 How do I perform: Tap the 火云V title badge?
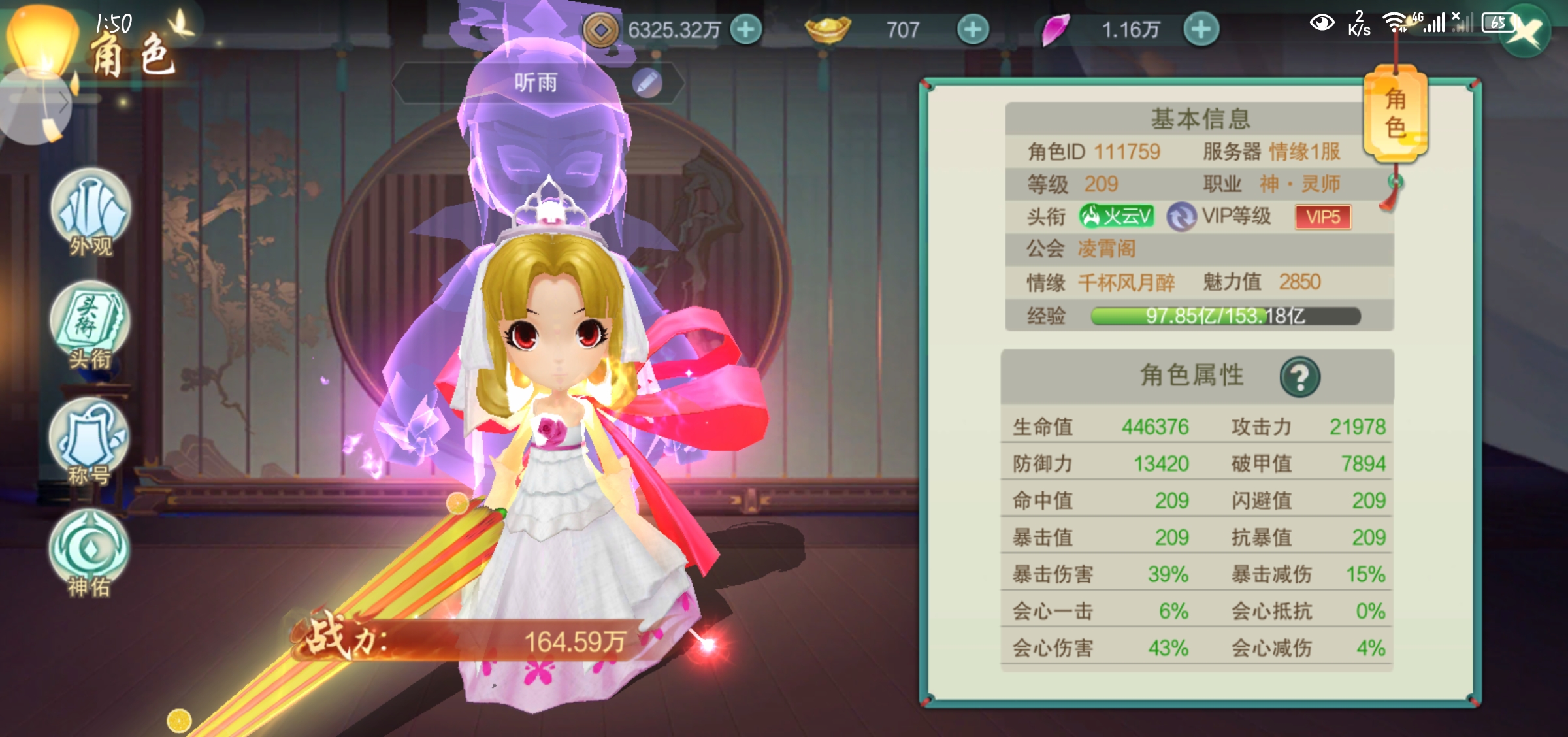(x=1117, y=216)
